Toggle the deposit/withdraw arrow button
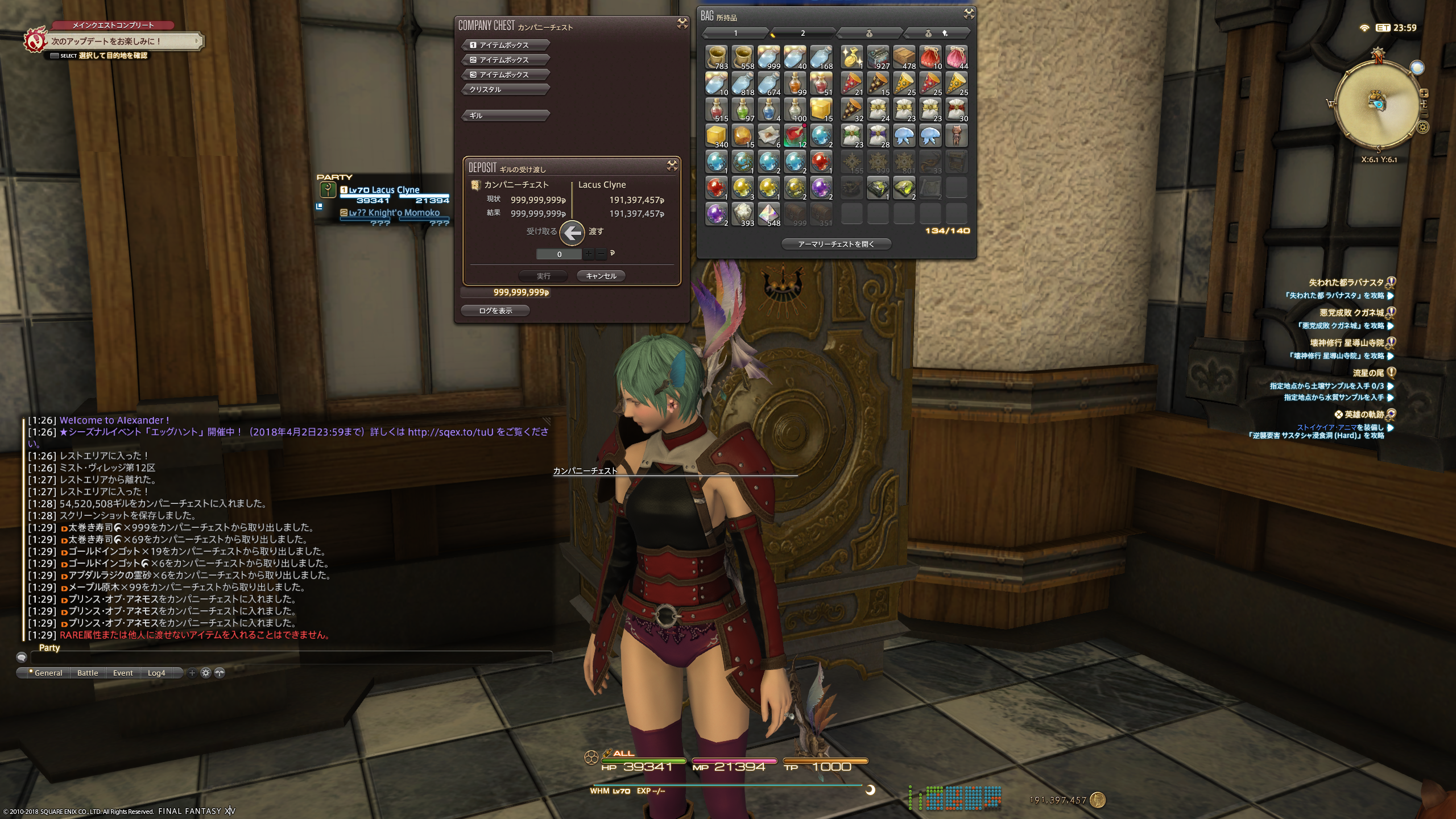This screenshot has width=1456, height=819. click(572, 232)
